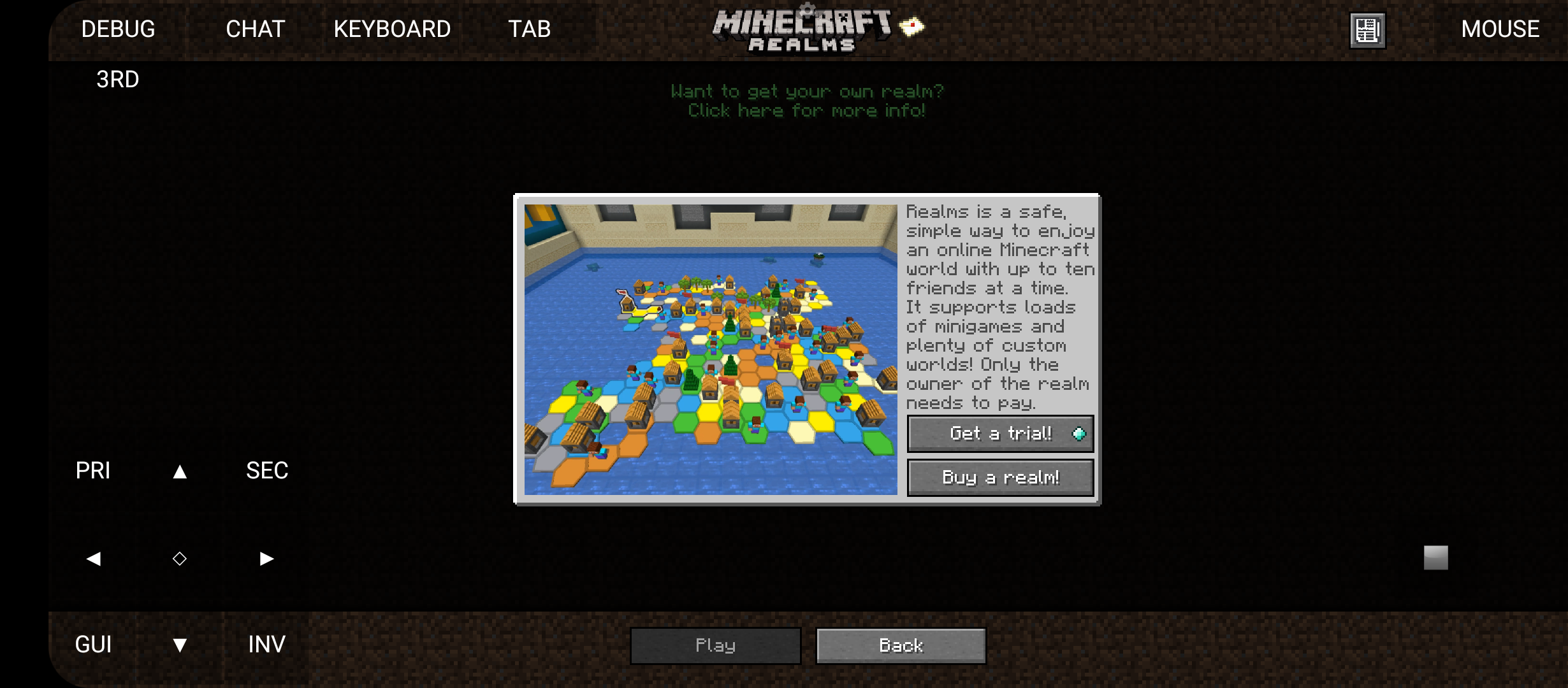This screenshot has width=1568, height=688.
Task: Open the Realms news via newspaper icon
Action: pyautogui.click(x=1367, y=29)
